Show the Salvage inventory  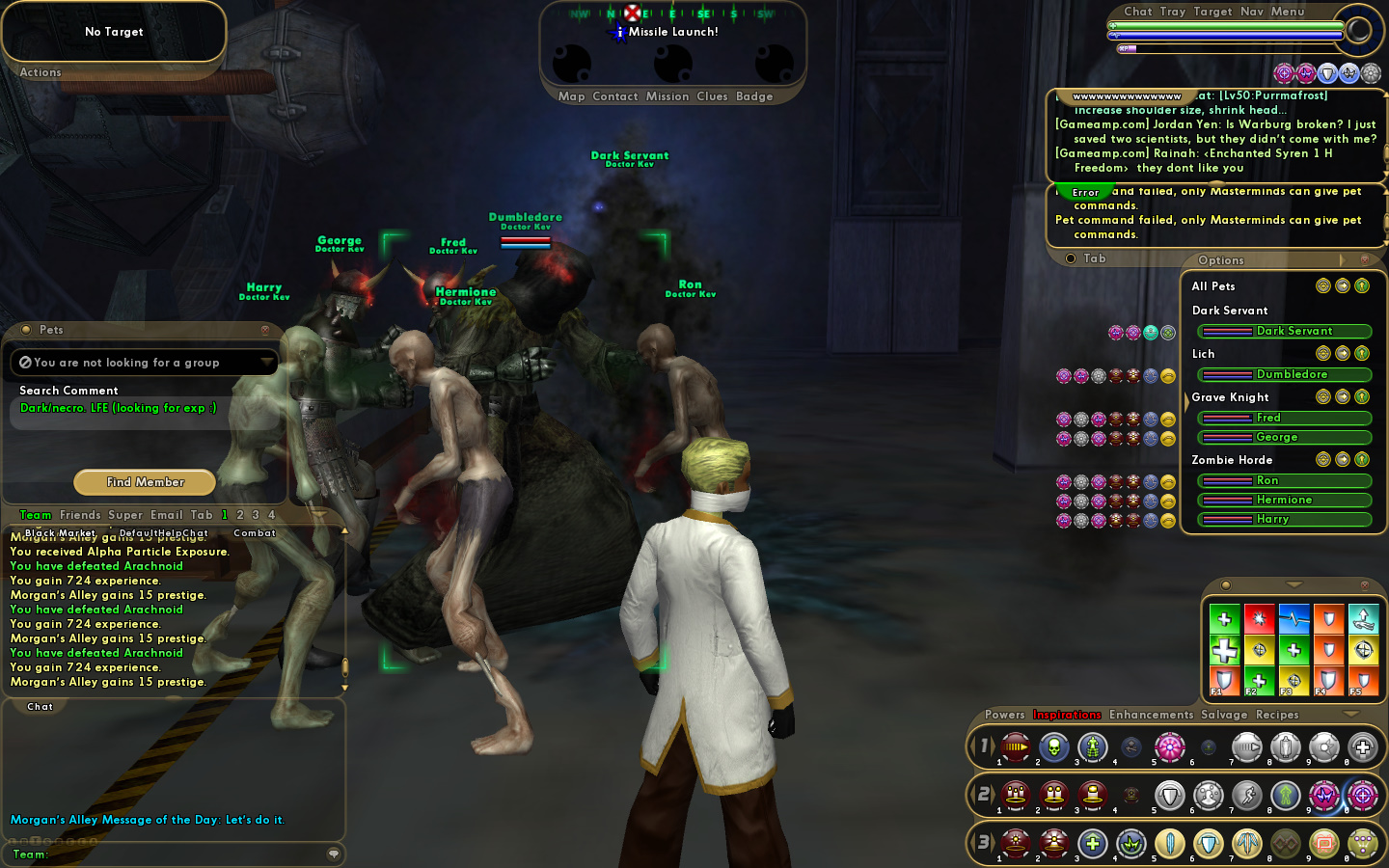1224,715
